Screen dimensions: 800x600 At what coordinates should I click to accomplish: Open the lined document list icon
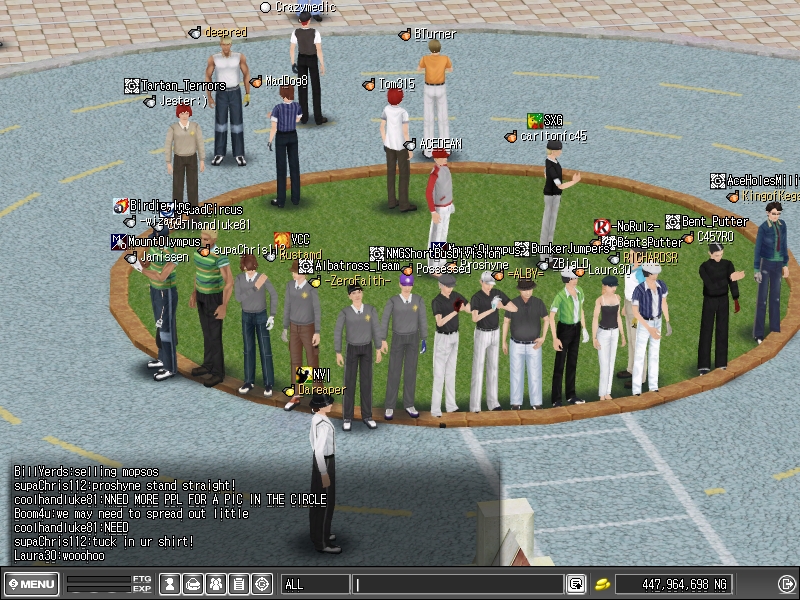point(238,584)
